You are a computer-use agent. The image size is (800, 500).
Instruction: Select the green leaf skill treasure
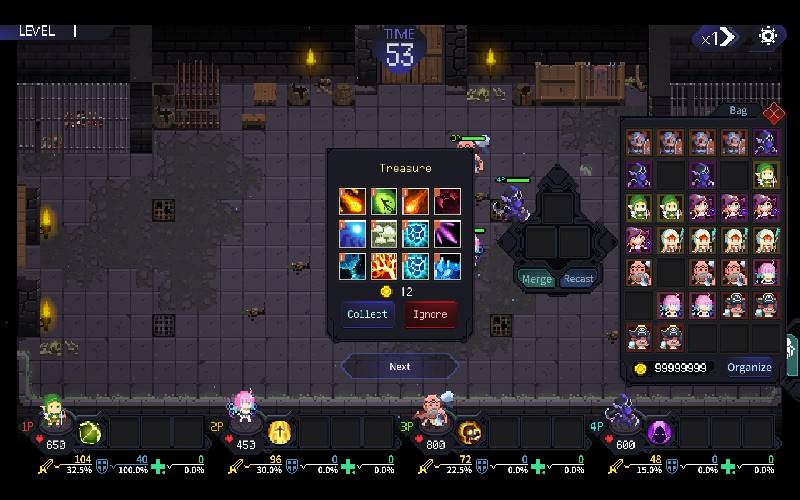click(384, 201)
